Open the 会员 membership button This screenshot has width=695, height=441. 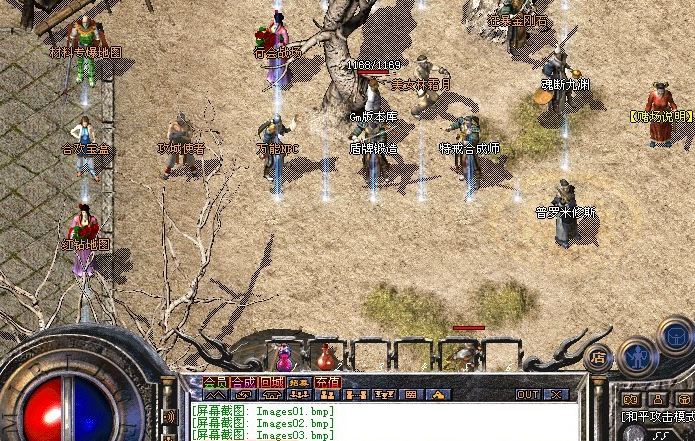tap(215, 382)
